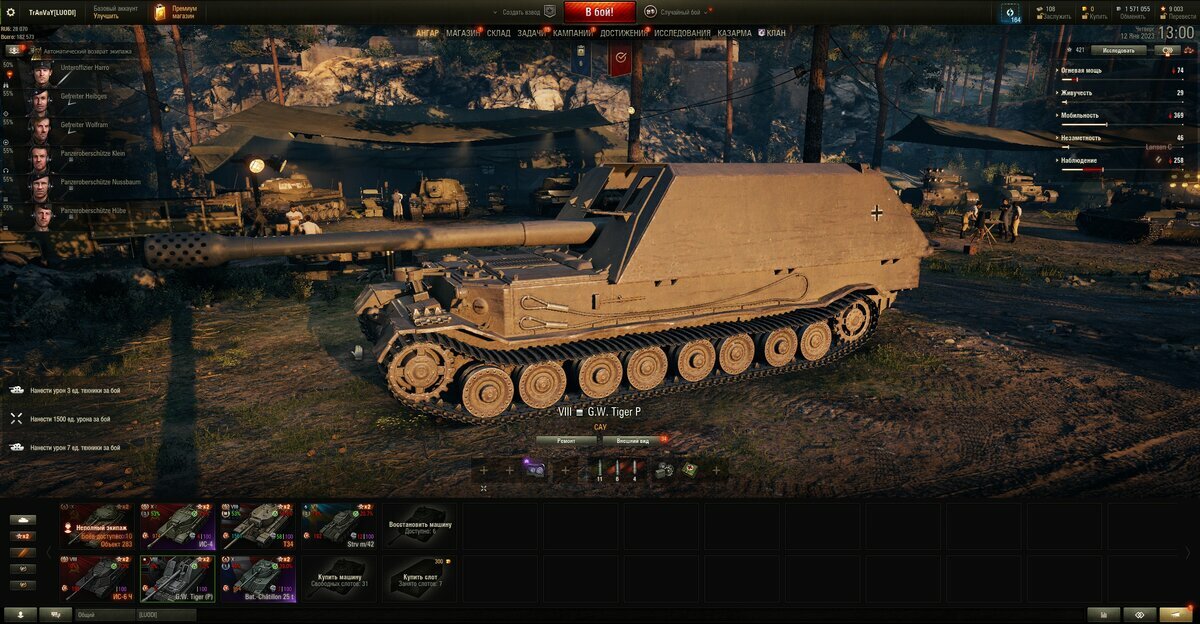Go to the «ИССЛЕДОВАНИЯ» tab
The height and width of the screenshot is (624, 1200).
(x=682, y=33)
